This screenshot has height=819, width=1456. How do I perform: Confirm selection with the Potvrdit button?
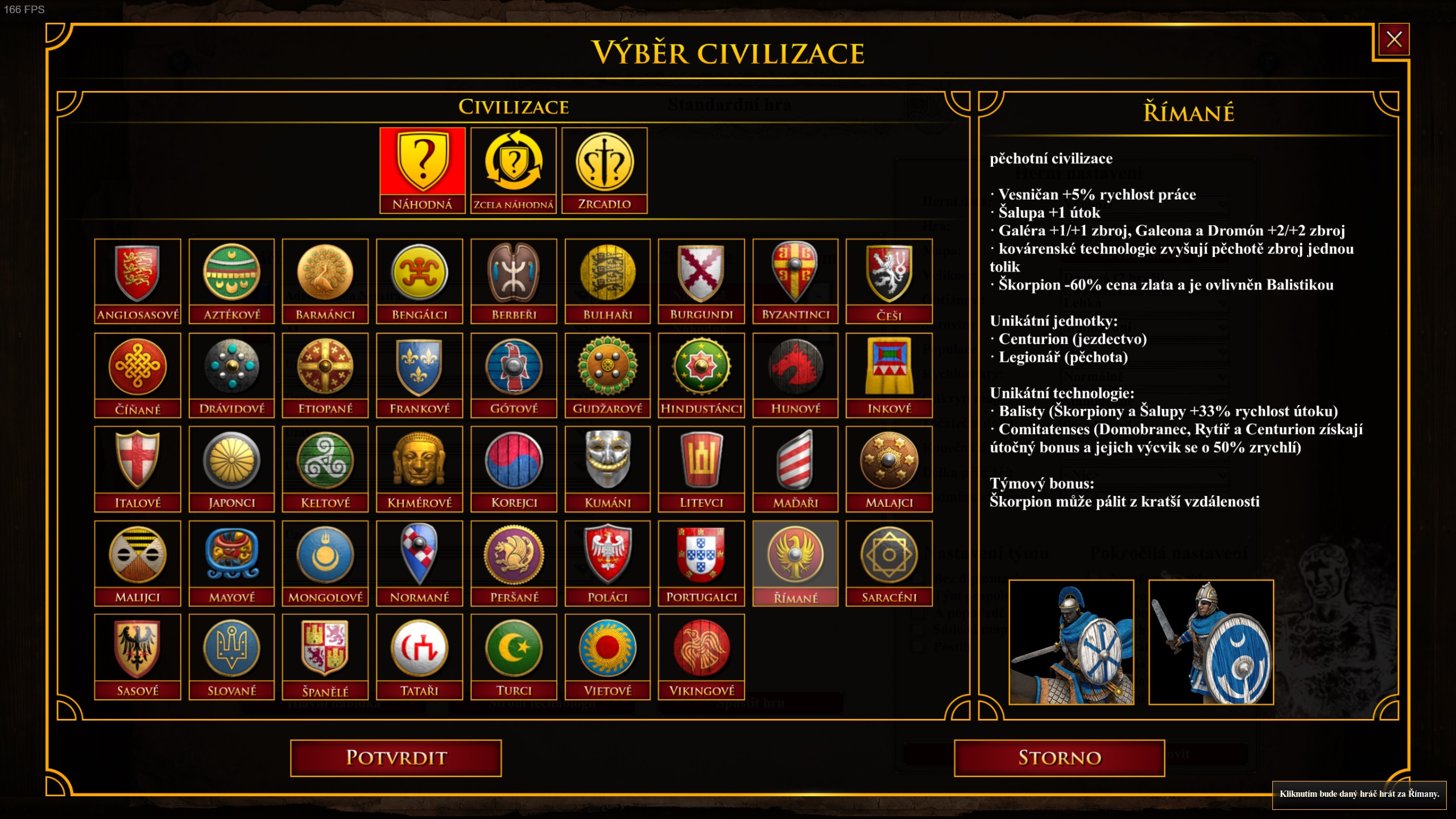click(396, 758)
